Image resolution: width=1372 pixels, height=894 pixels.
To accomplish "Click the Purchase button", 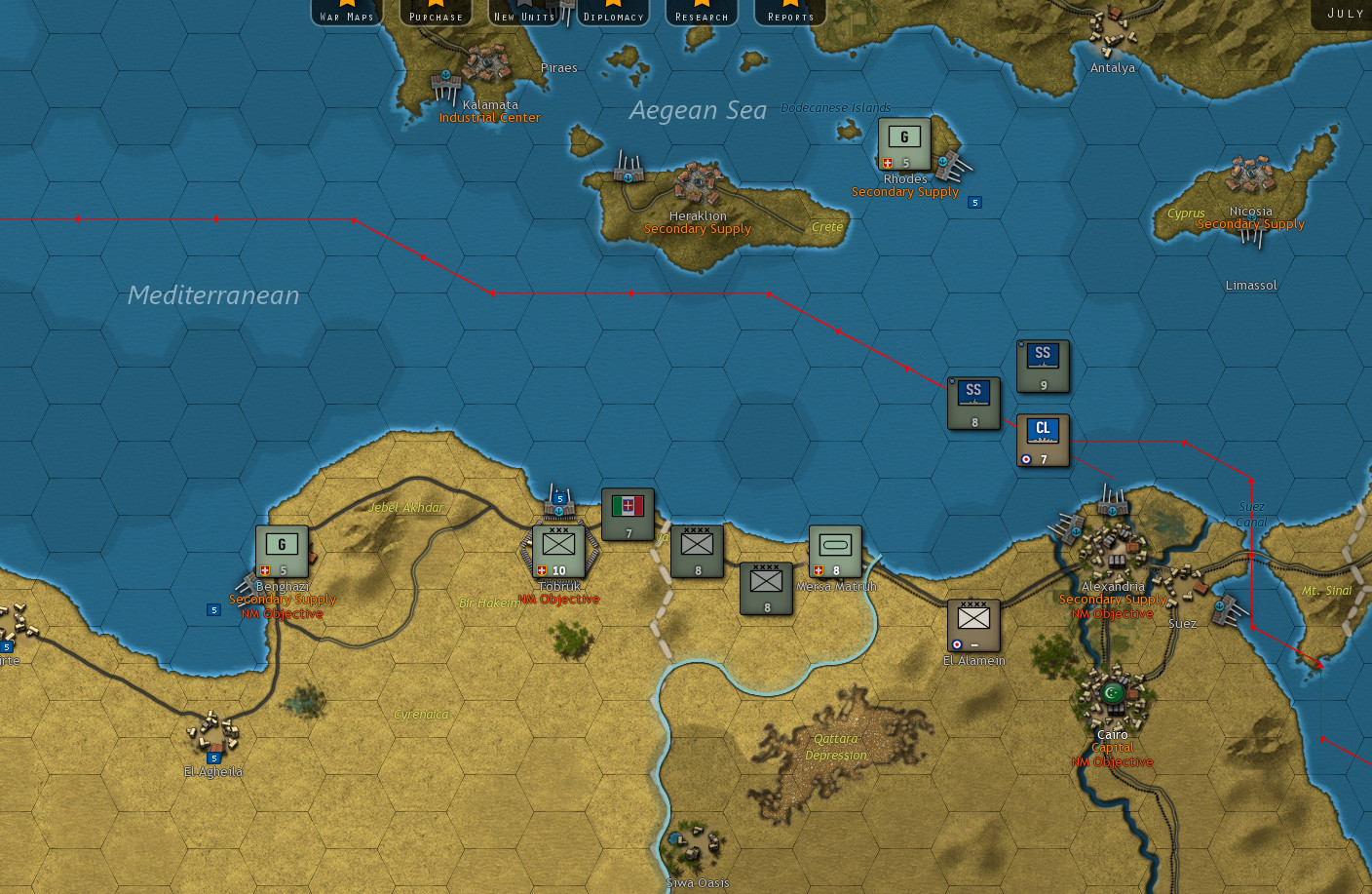I will coord(435,11).
